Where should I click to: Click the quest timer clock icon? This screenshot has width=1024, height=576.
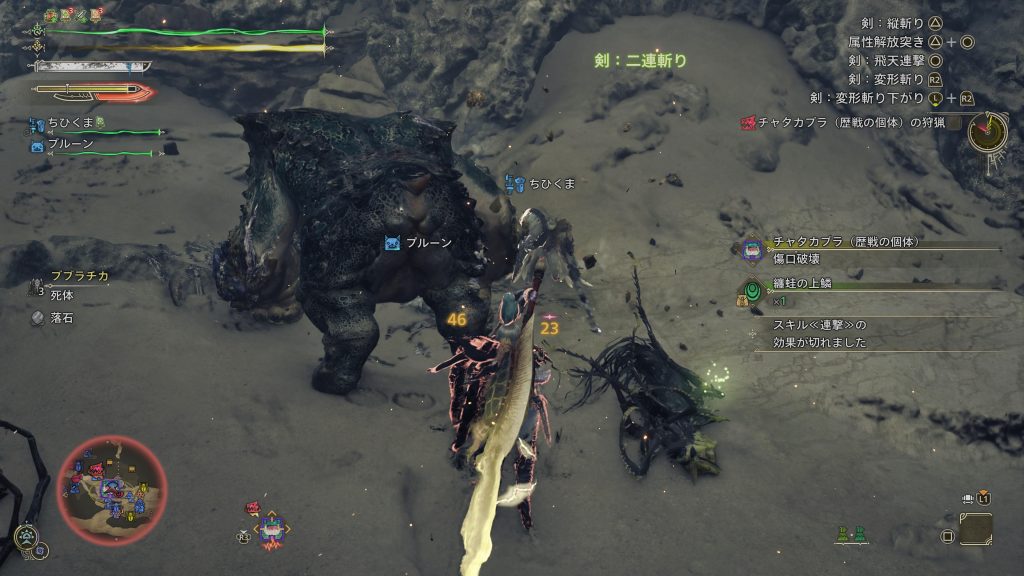(988, 131)
